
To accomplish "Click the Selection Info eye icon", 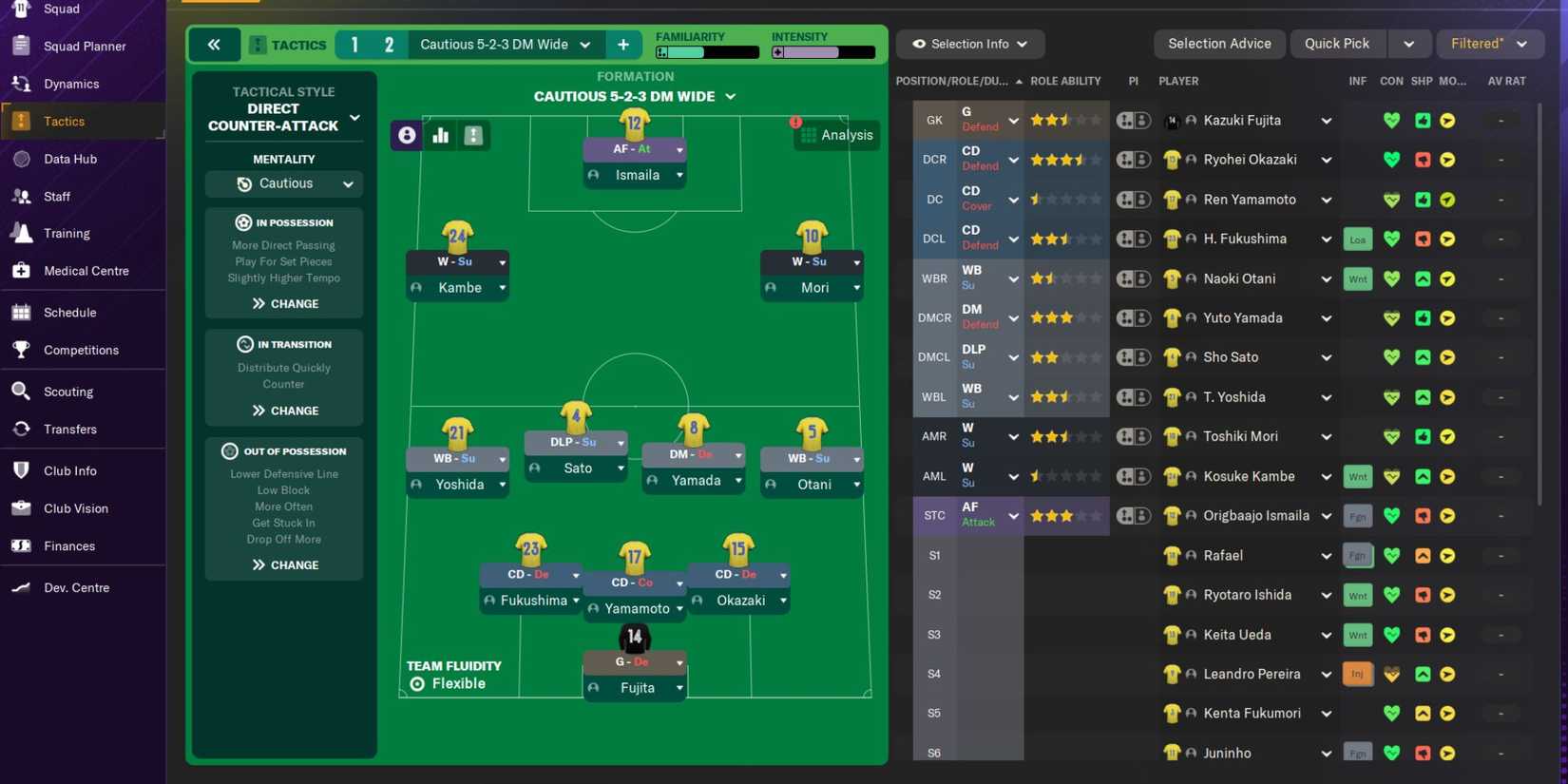I will pos(917,44).
